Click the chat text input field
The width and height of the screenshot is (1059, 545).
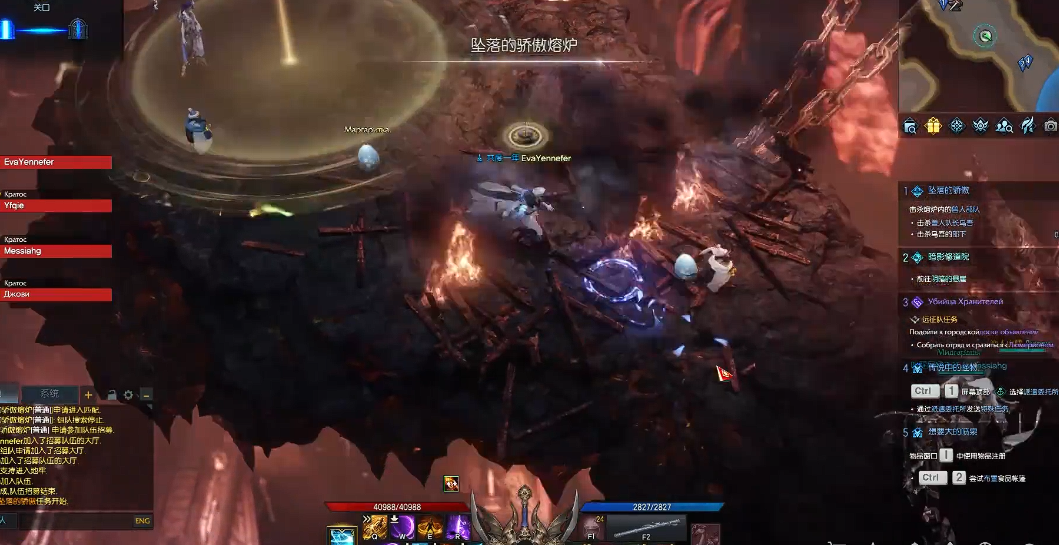(70, 520)
